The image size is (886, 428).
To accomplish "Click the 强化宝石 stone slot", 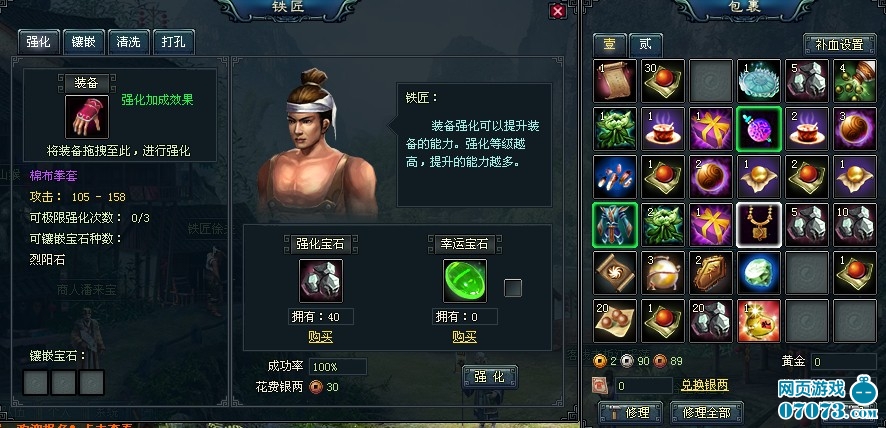I will pos(320,280).
